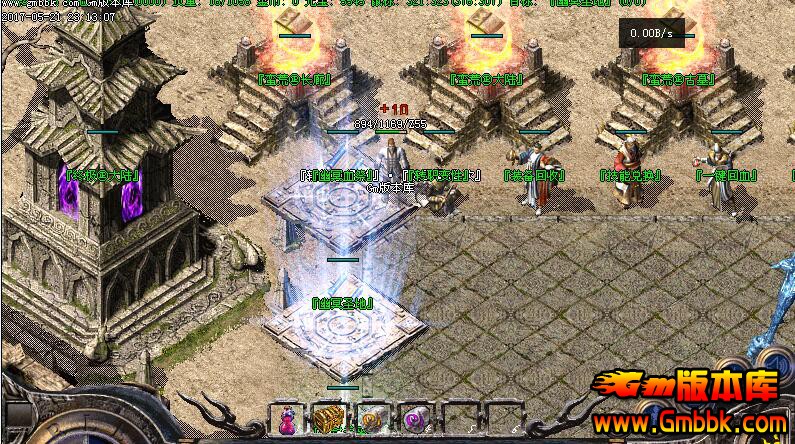The width and height of the screenshot is (795, 444).
Task: Select the golden treasure chest hotbar slot
Action: 327,418
